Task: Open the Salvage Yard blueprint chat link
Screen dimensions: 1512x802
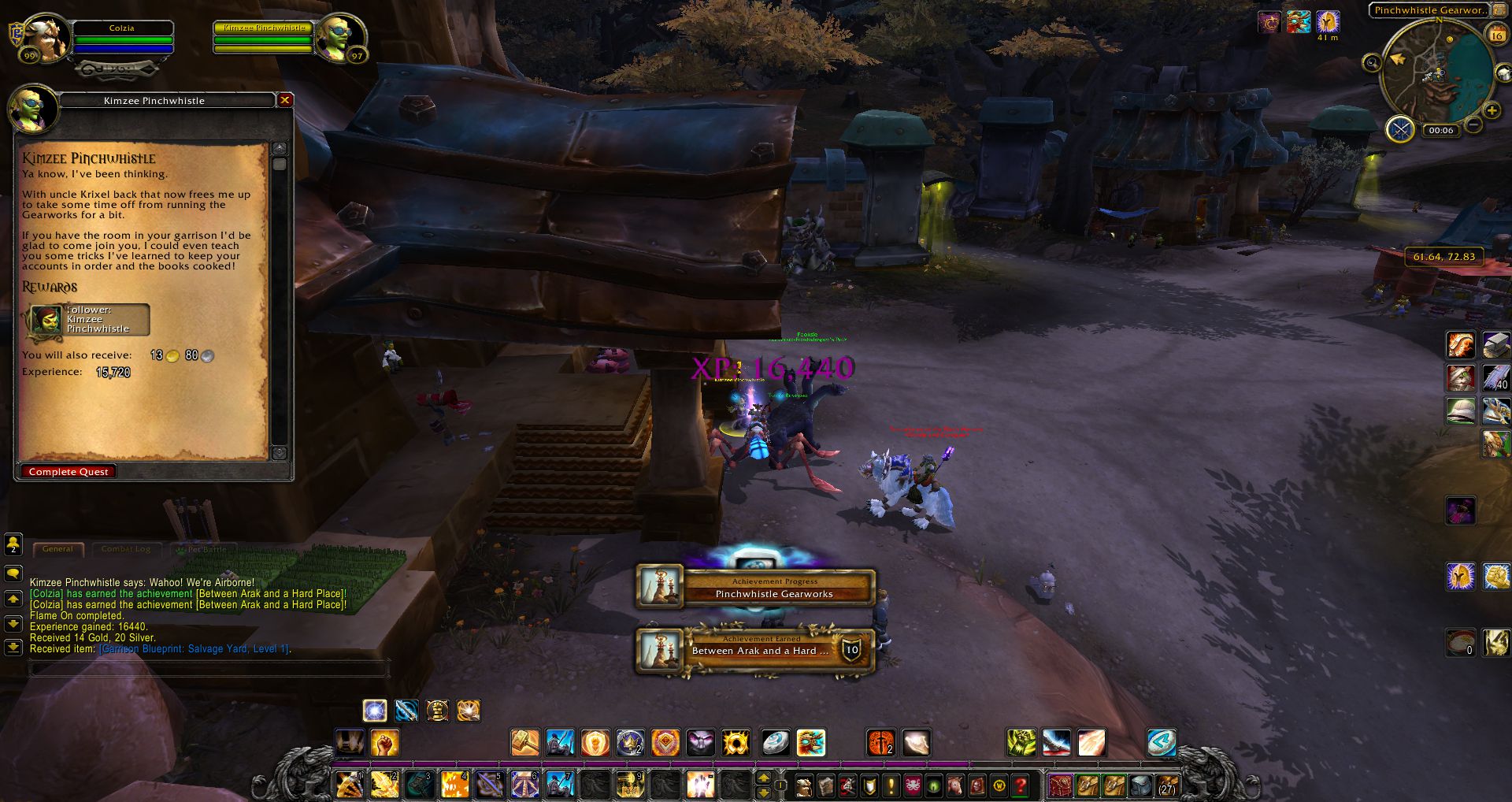Action: click(x=194, y=649)
